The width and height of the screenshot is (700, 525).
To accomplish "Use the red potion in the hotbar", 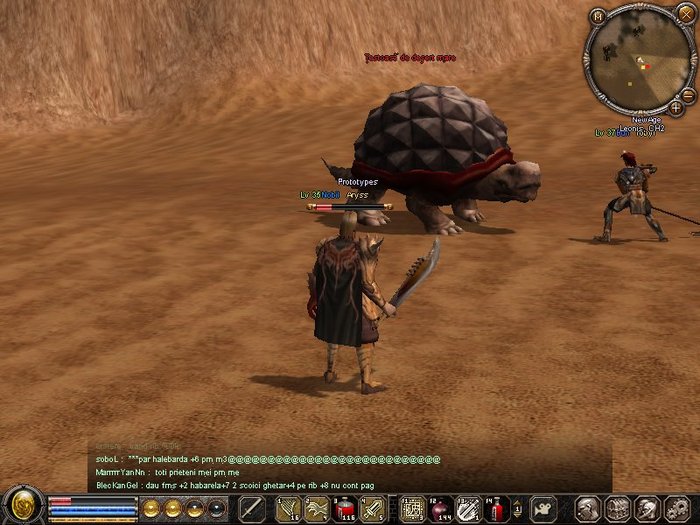I will 345,508.
